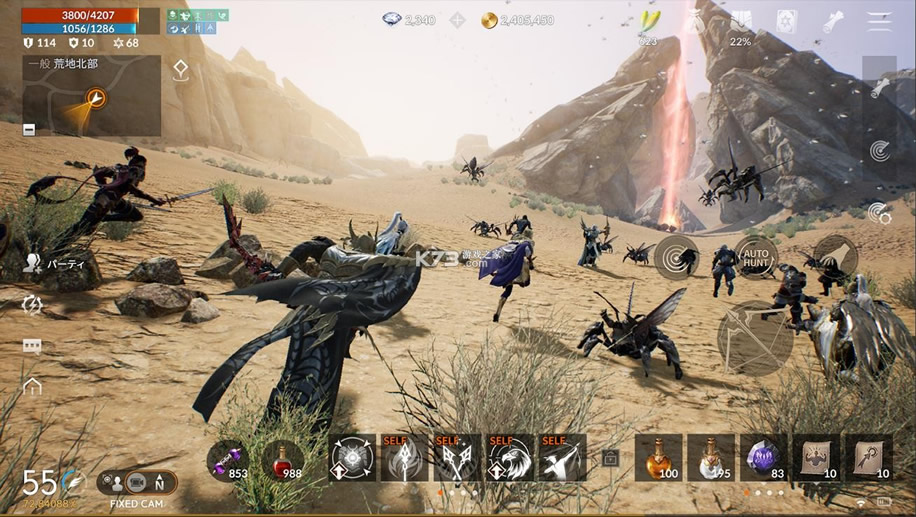Viewport: 916px width, 517px height.
Task: Open the minimap of 荒地北部
Action: 92,97
